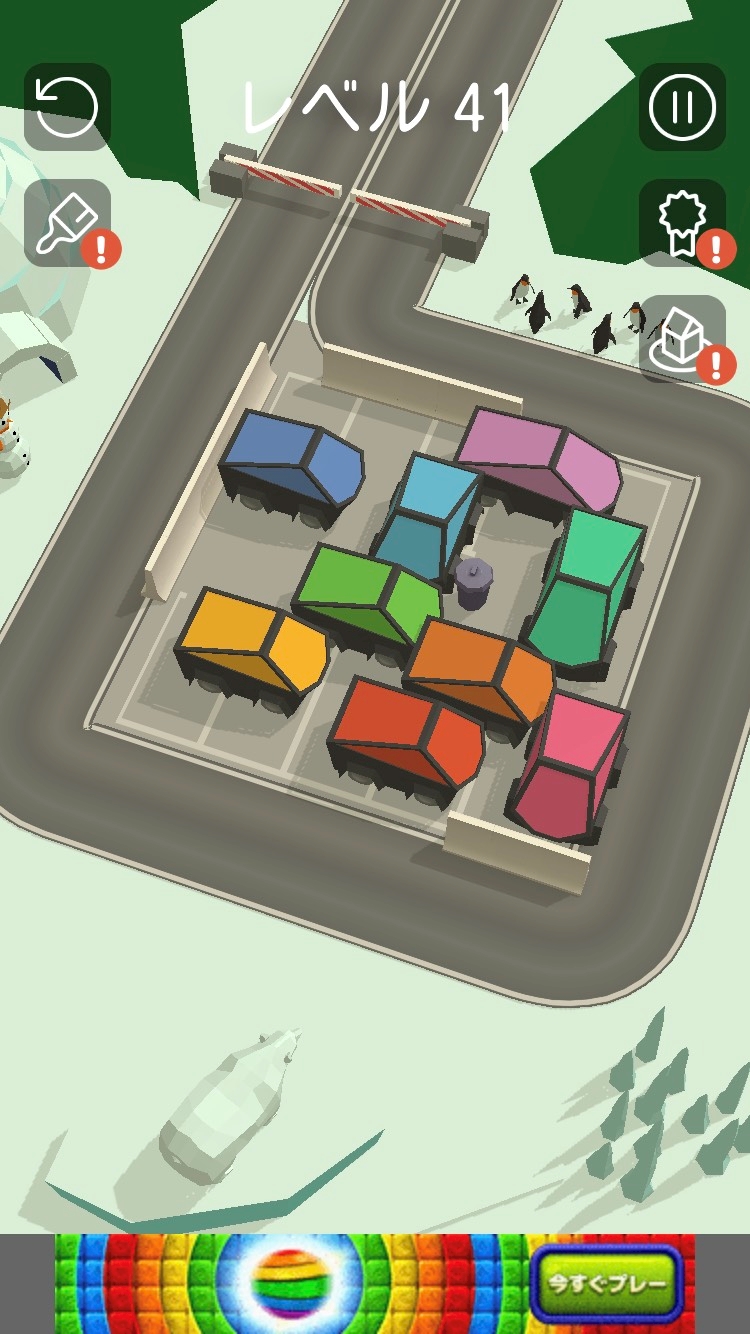Screen dimensions: 750x1334
Task: Open the ribbon badge rewards
Action: point(682,223)
